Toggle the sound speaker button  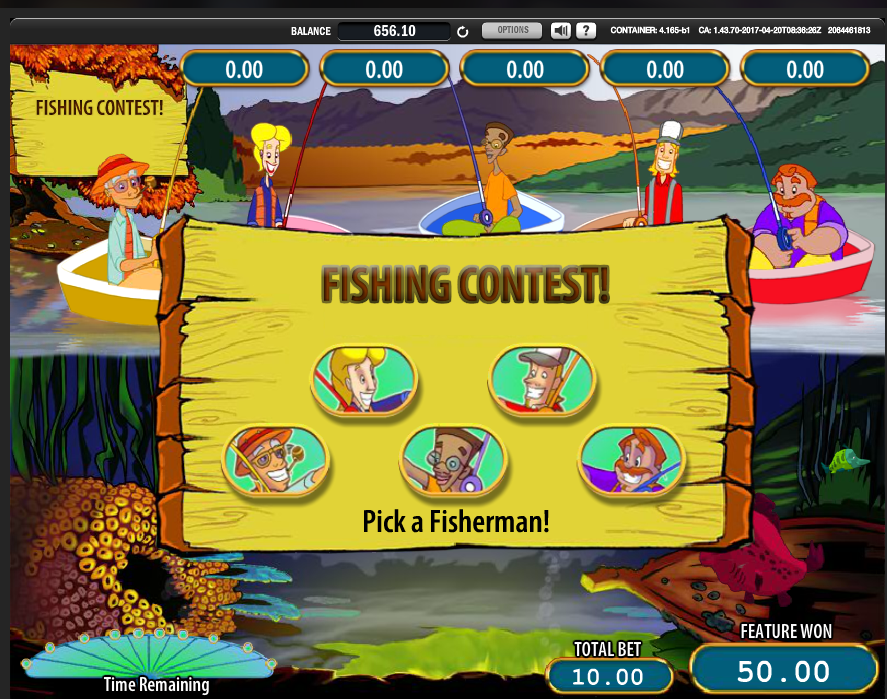[561, 31]
